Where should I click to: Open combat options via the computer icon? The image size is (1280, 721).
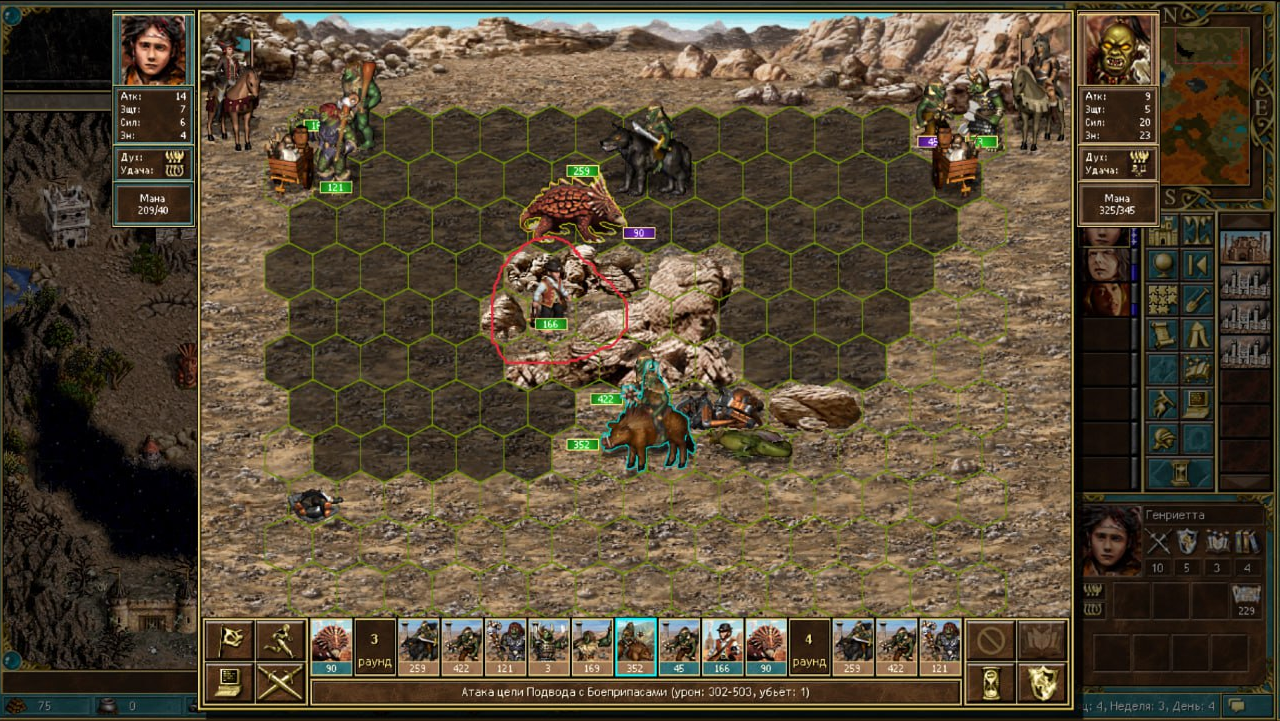coord(228,683)
